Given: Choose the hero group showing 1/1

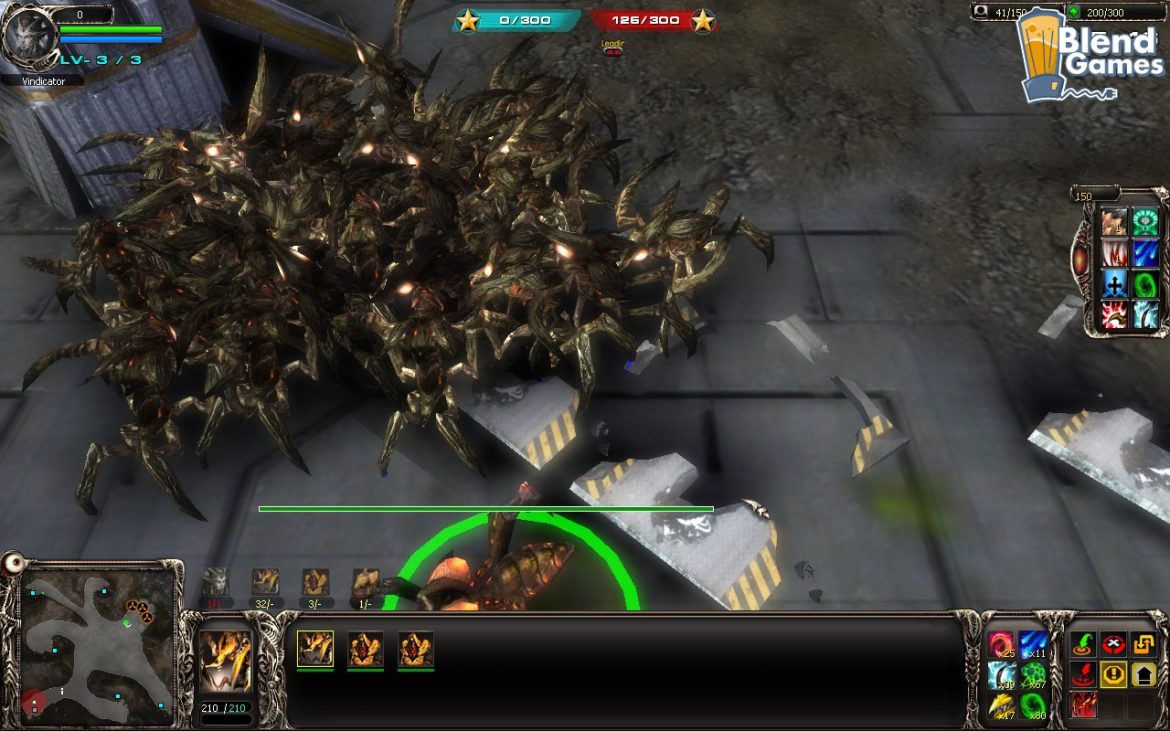Looking at the screenshot, I should click(x=215, y=582).
